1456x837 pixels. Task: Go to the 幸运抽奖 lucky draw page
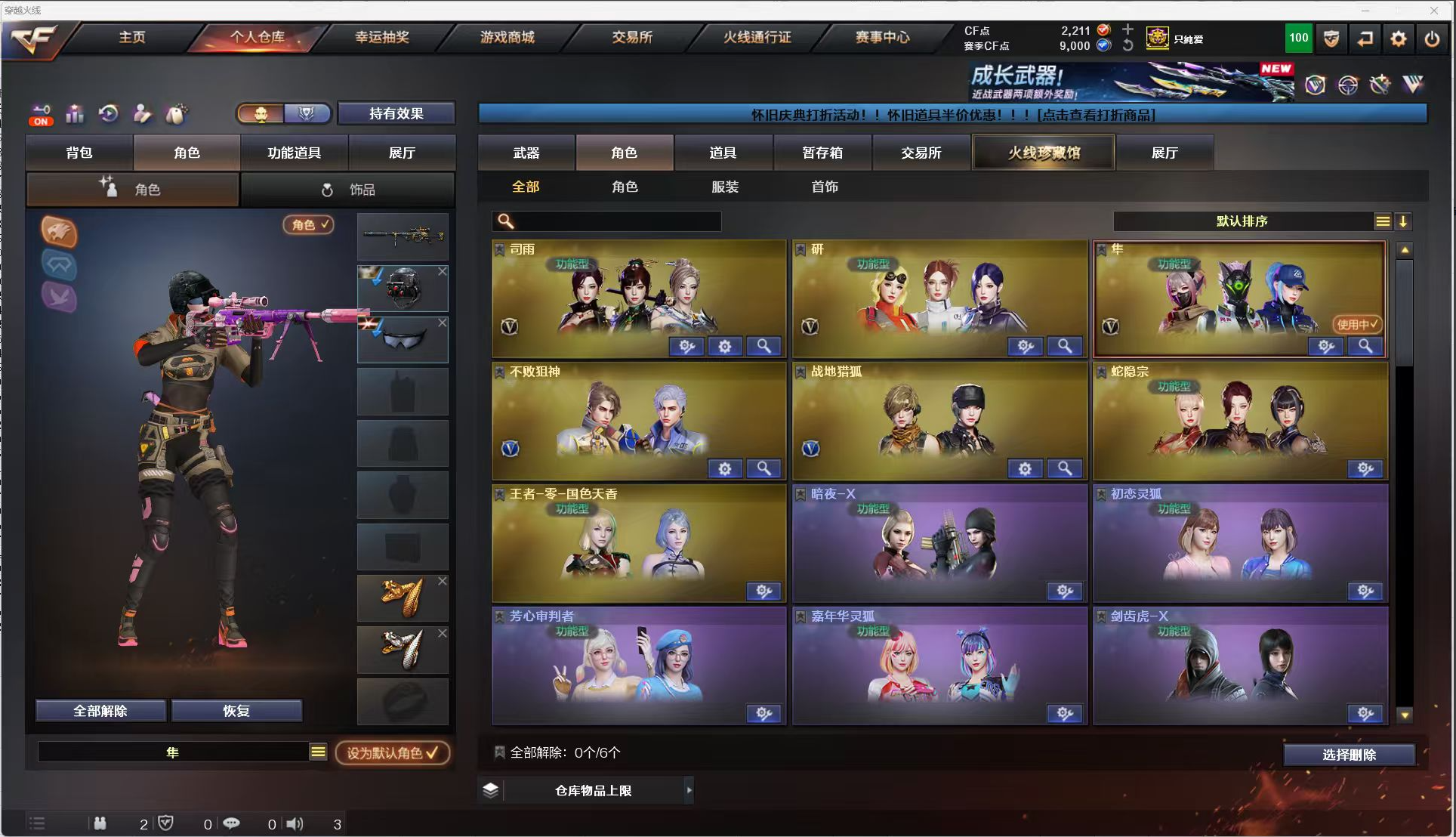(382, 37)
